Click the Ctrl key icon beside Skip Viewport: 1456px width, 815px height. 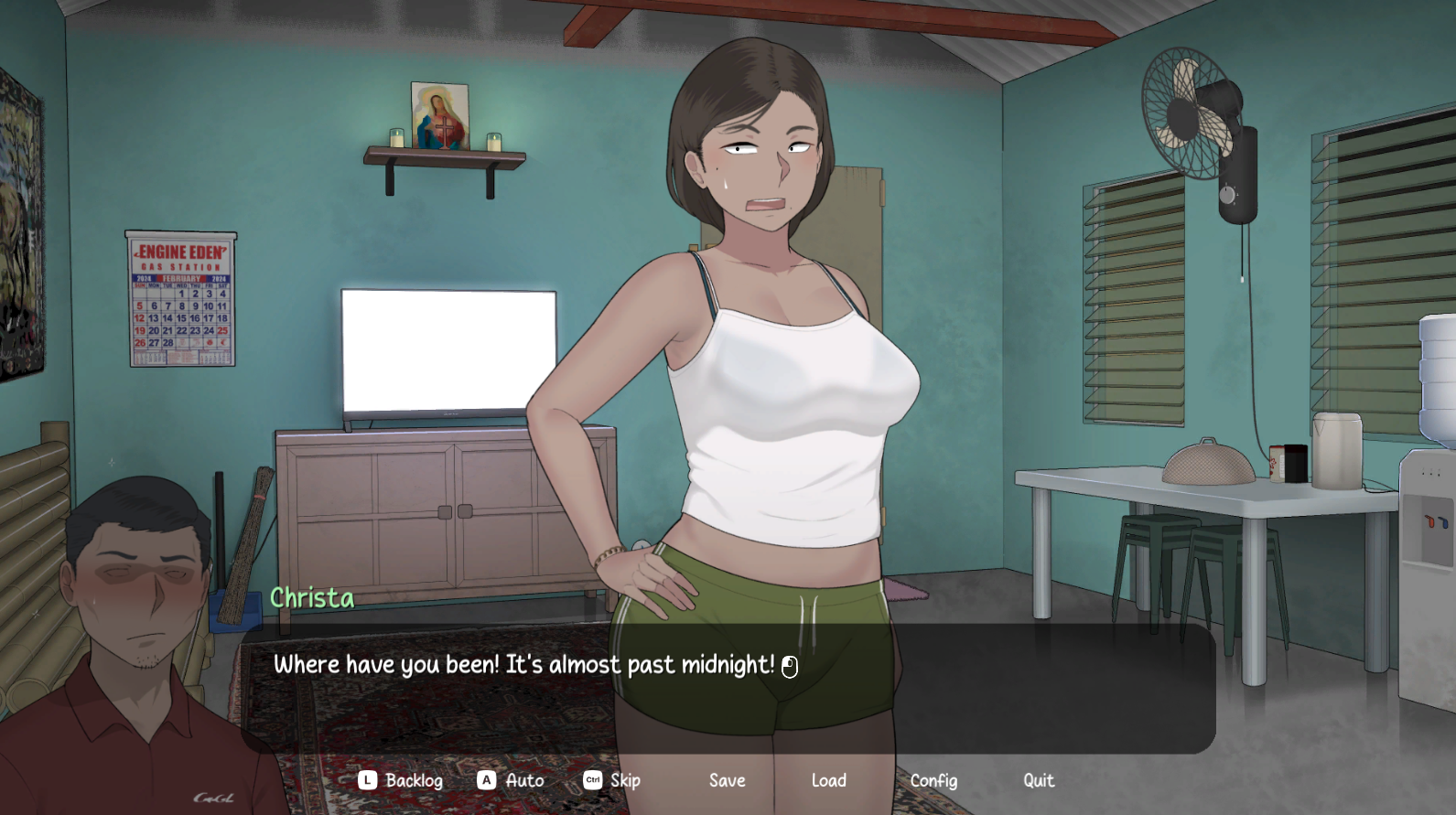tap(590, 780)
